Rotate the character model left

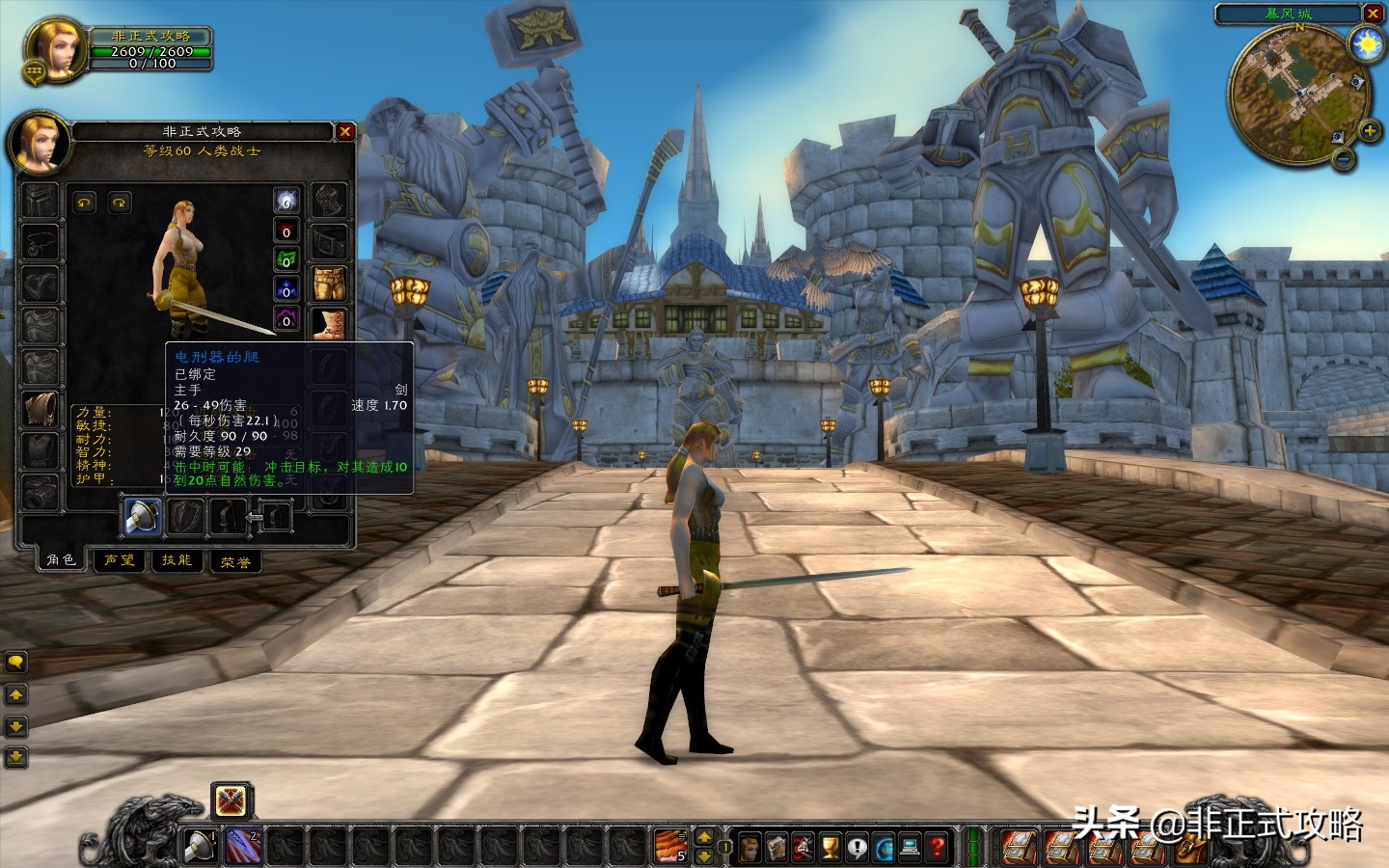pyautogui.click(x=85, y=203)
